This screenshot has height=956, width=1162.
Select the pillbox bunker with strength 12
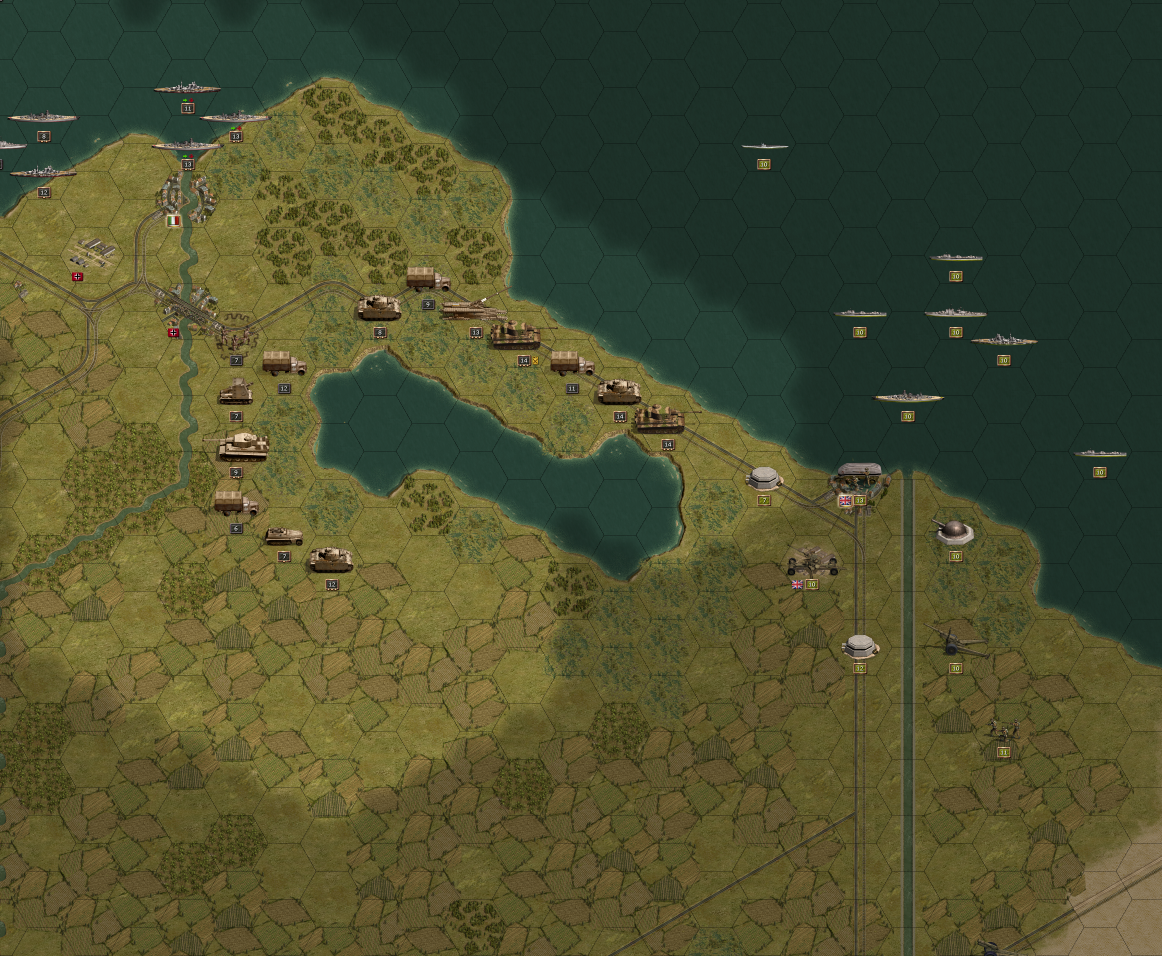[x=859, y=646]
